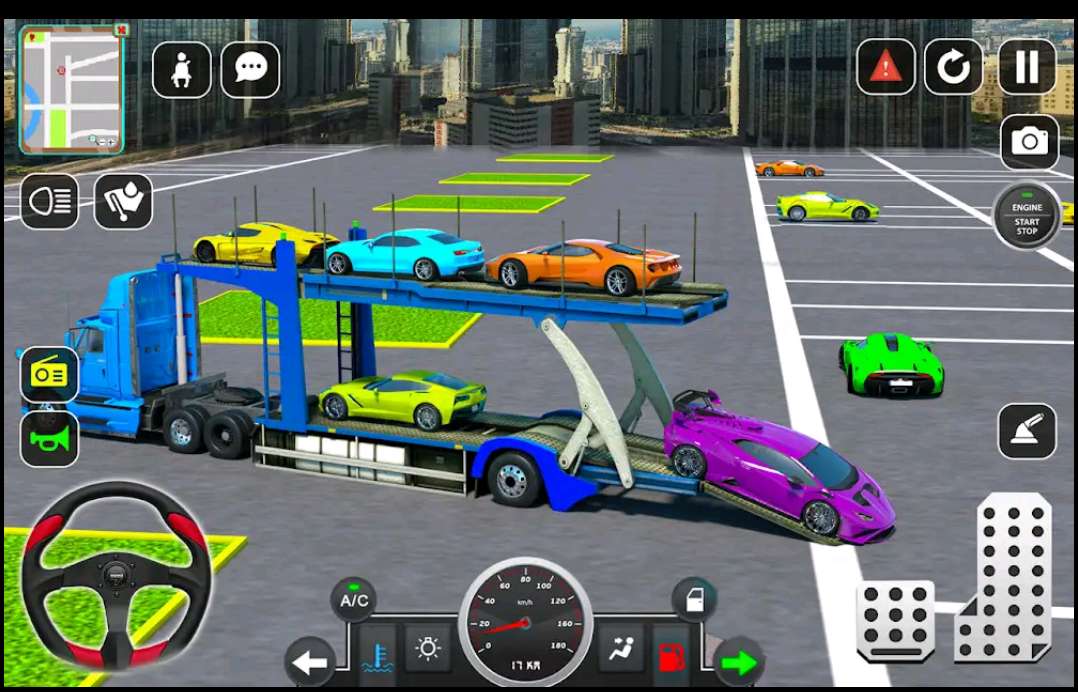
Task: Activate the windshield wiper washer
Action: 123,202
